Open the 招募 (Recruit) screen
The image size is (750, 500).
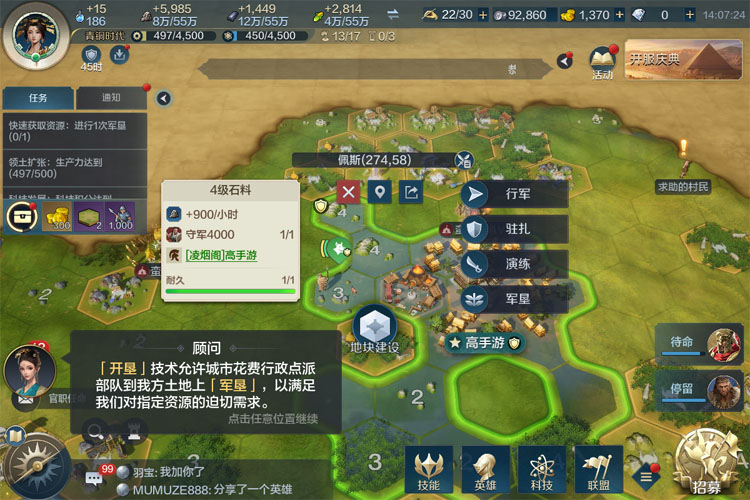tap(706, 466)
